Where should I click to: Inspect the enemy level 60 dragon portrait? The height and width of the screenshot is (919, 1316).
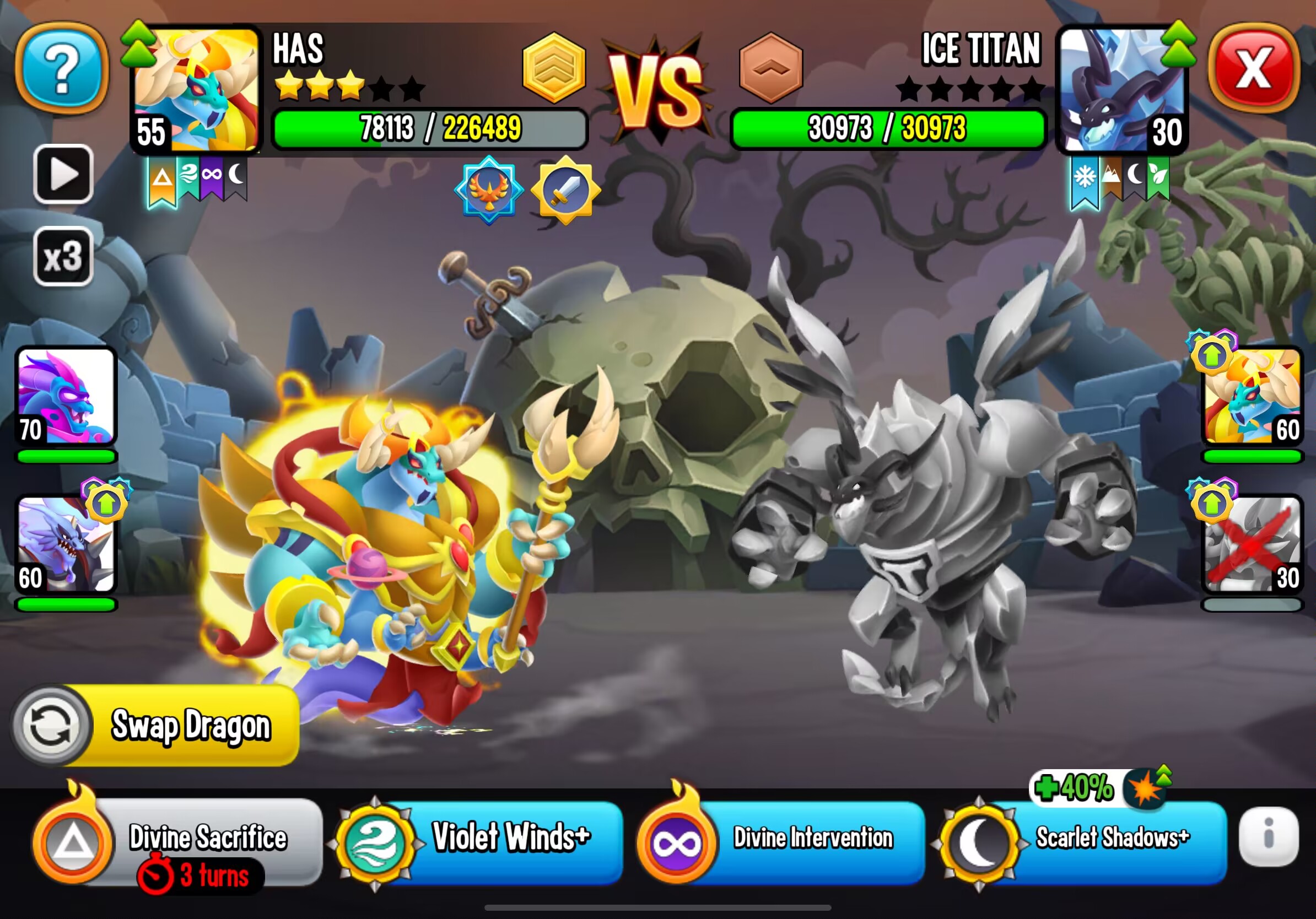pyautogui.click(x=1252, y=397)
